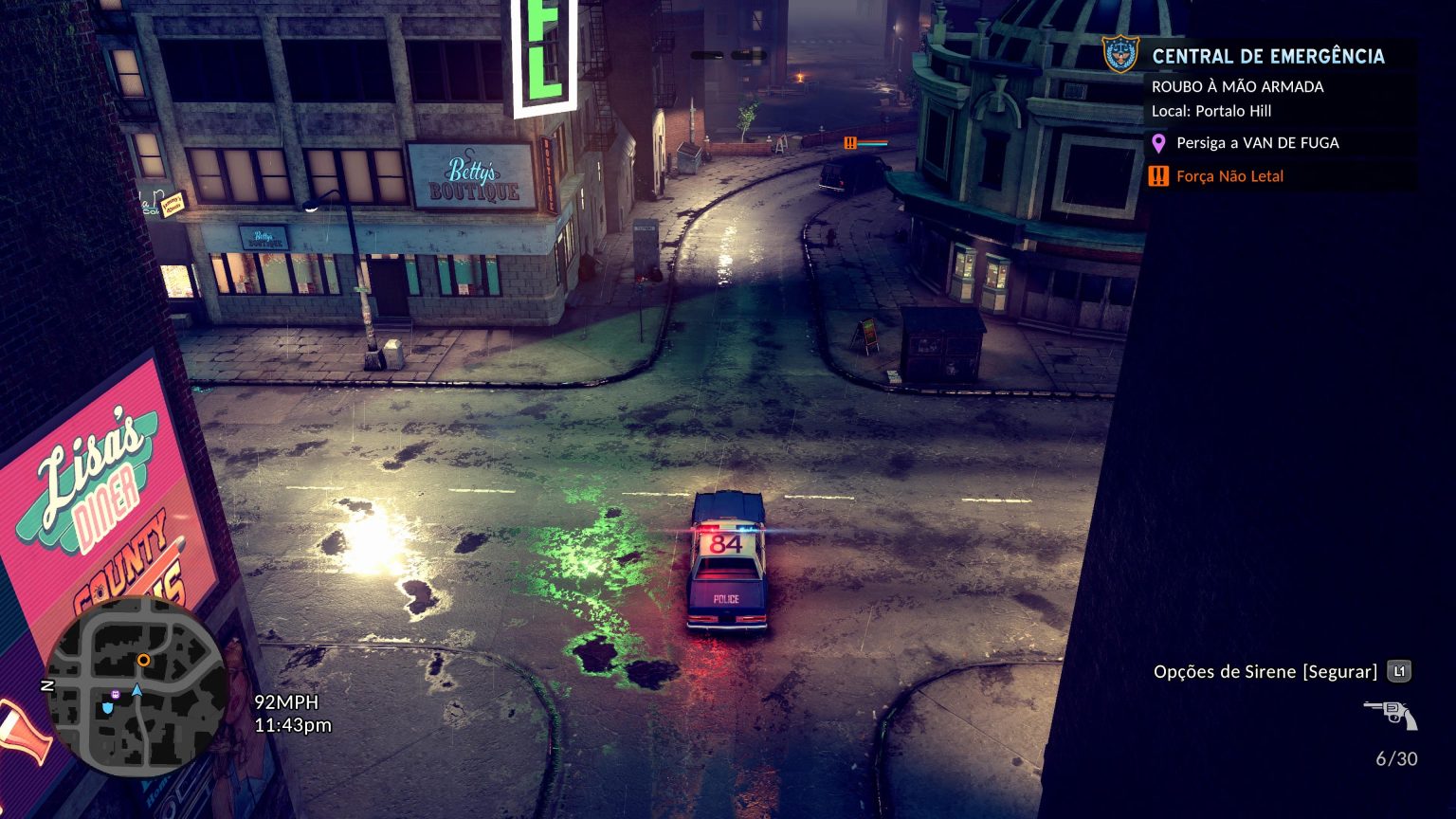Select the ROUBO À MÃO ARMADA mission header

1239,86
